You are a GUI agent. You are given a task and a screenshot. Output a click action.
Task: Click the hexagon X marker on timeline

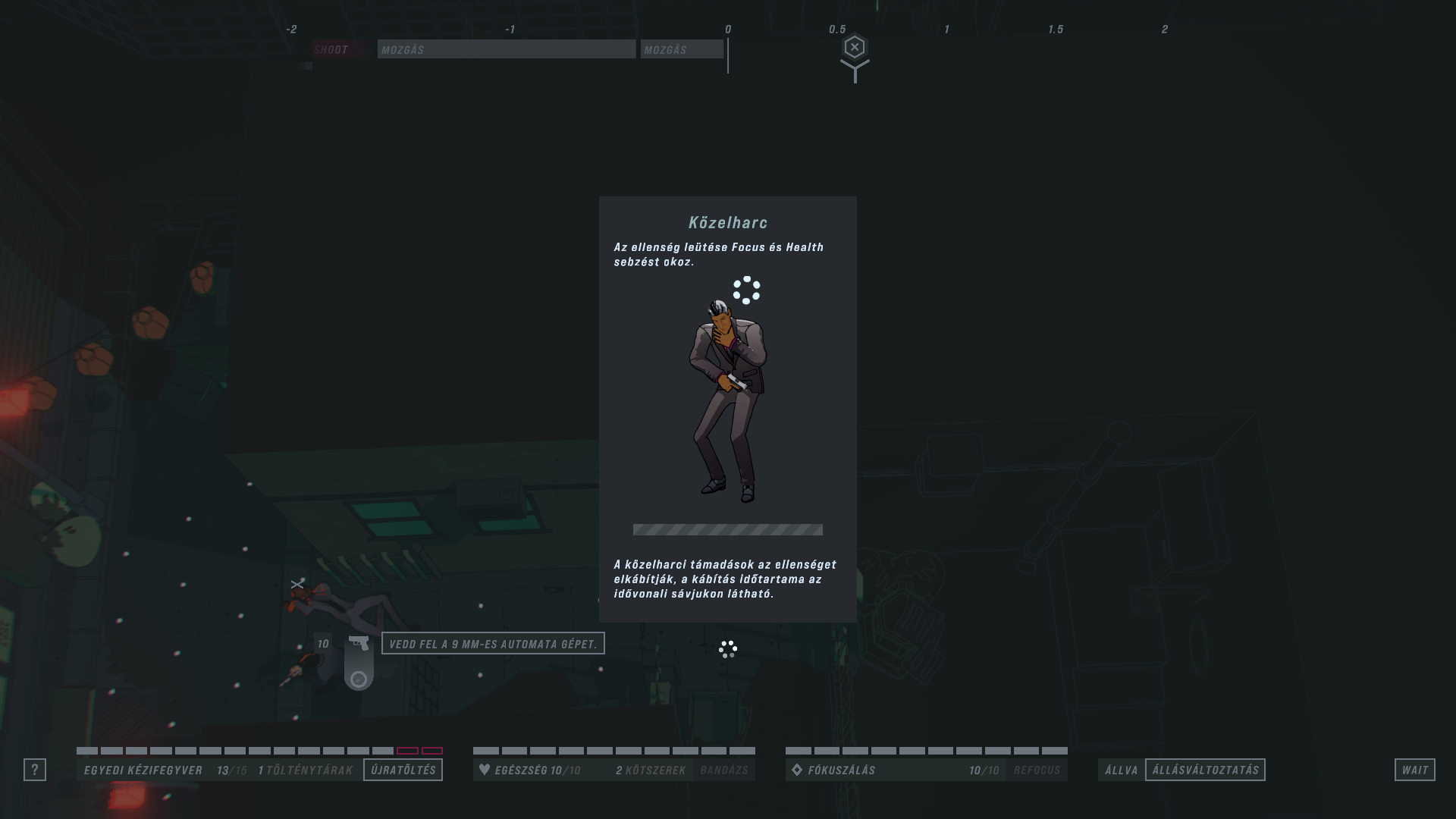(855, 48)
